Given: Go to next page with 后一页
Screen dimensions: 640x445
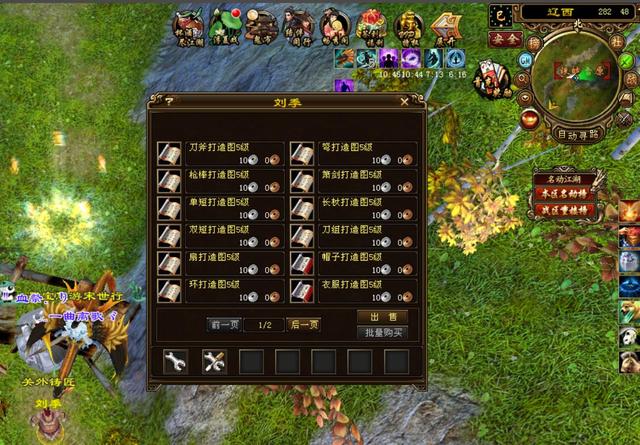Looking at the screenshot, I should tap(303, 324).
